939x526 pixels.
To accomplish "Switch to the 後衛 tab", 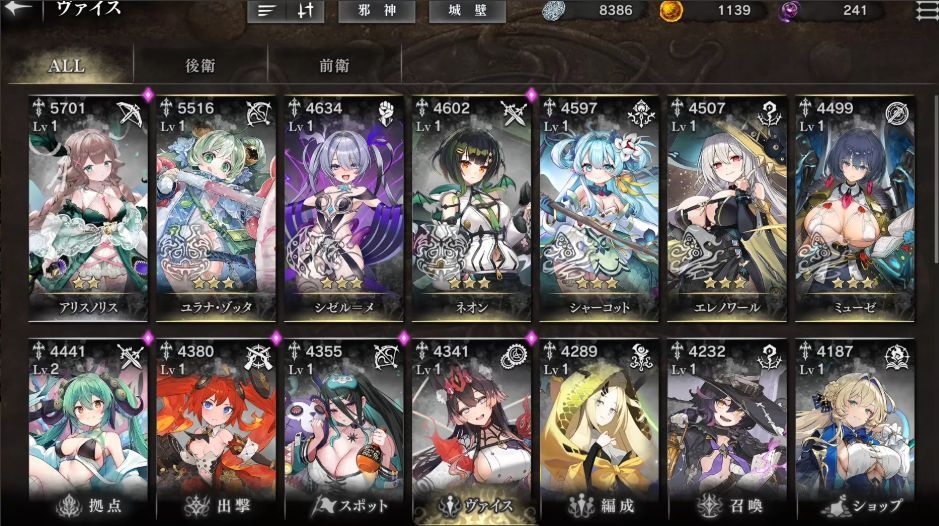I will coord(200,66).
